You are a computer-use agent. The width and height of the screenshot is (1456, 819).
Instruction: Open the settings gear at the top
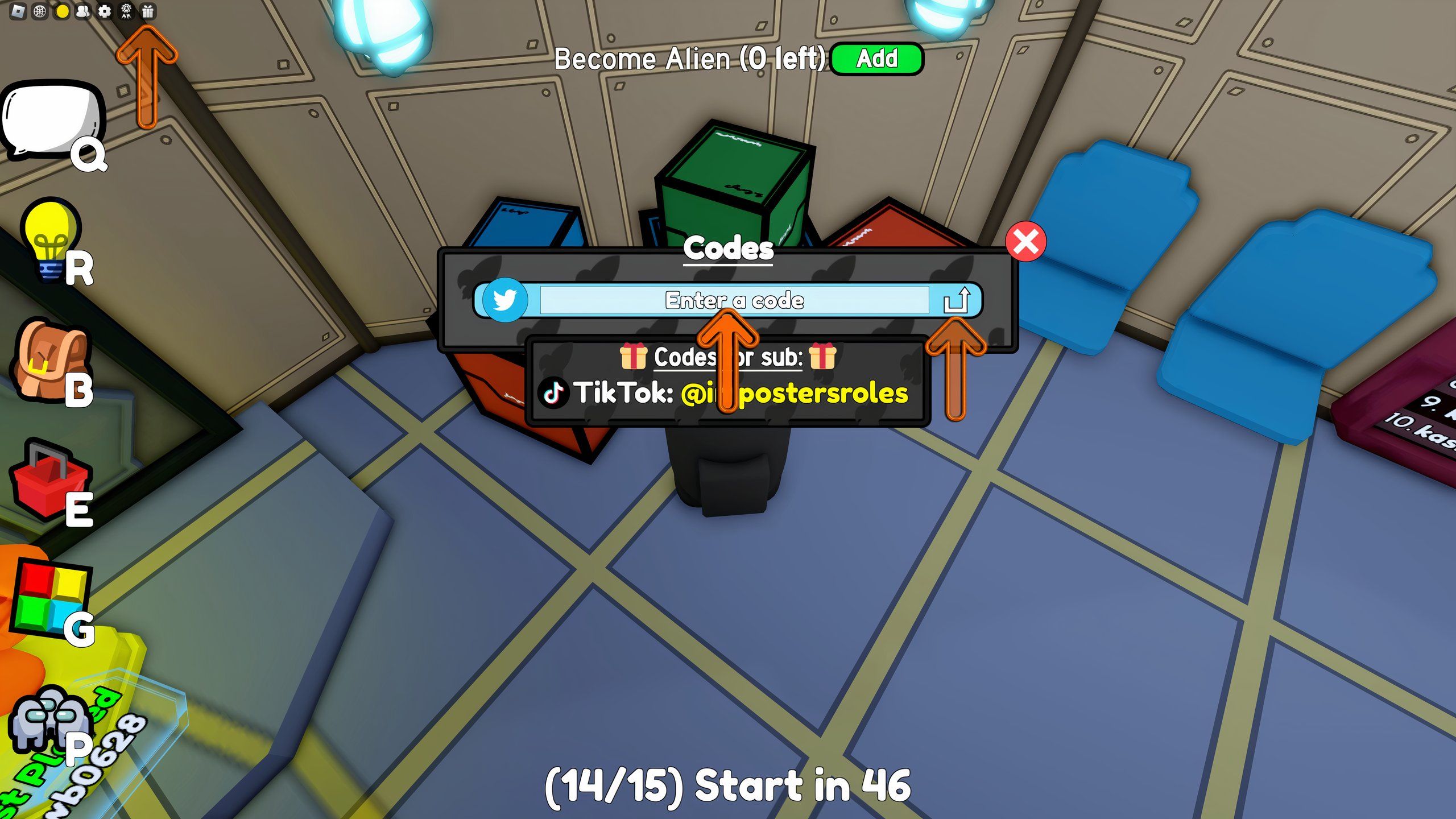105,11
